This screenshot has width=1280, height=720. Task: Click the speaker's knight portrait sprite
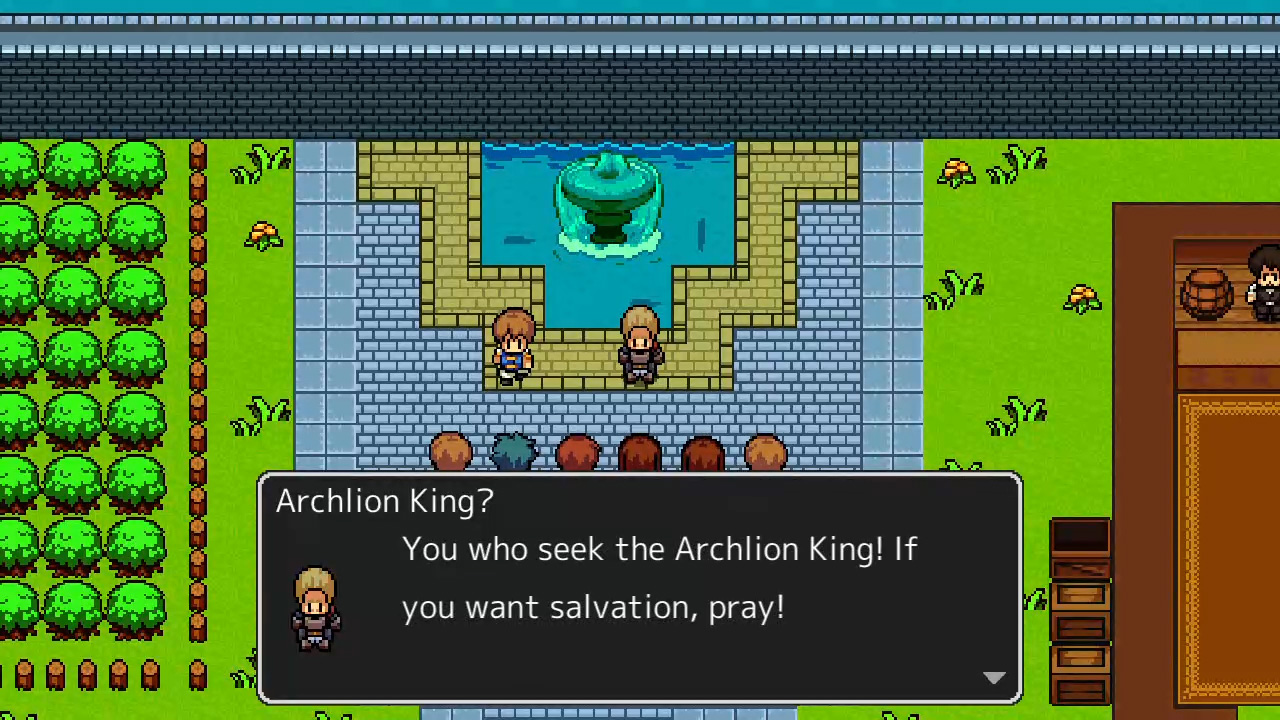pyautogui.click(x=316, y=610)
